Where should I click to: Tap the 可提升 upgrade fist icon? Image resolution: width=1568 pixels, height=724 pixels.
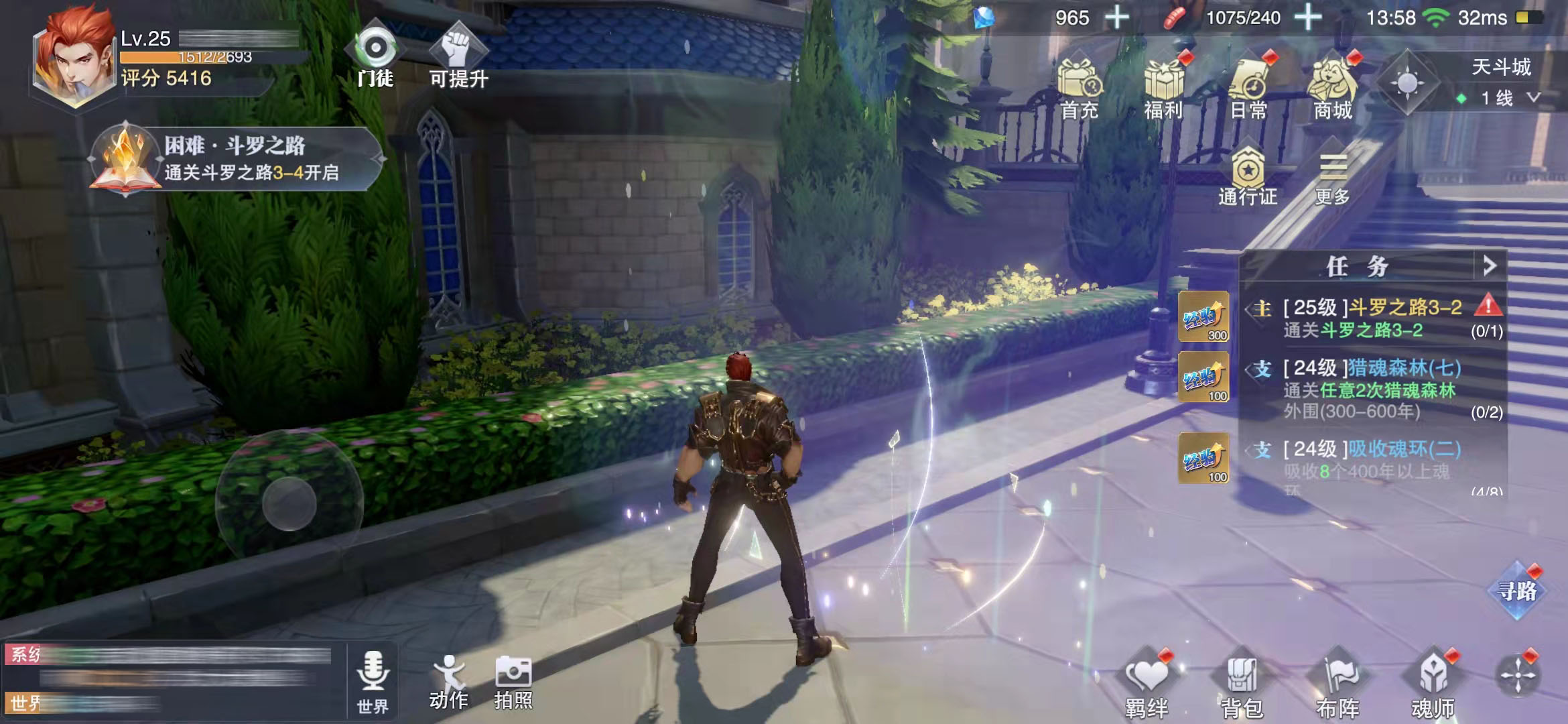pos(458,56)
